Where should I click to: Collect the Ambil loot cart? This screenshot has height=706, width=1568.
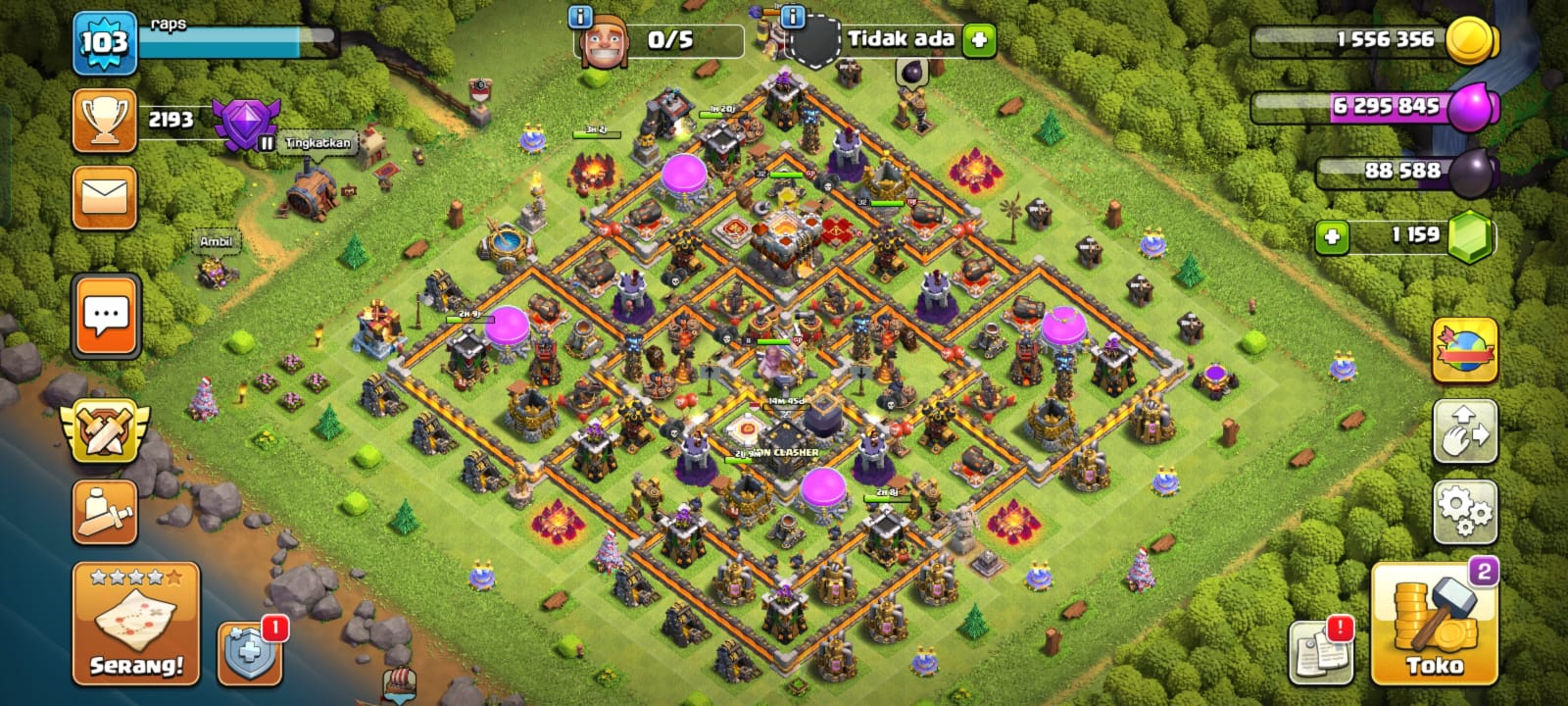(x=217, y=263)
